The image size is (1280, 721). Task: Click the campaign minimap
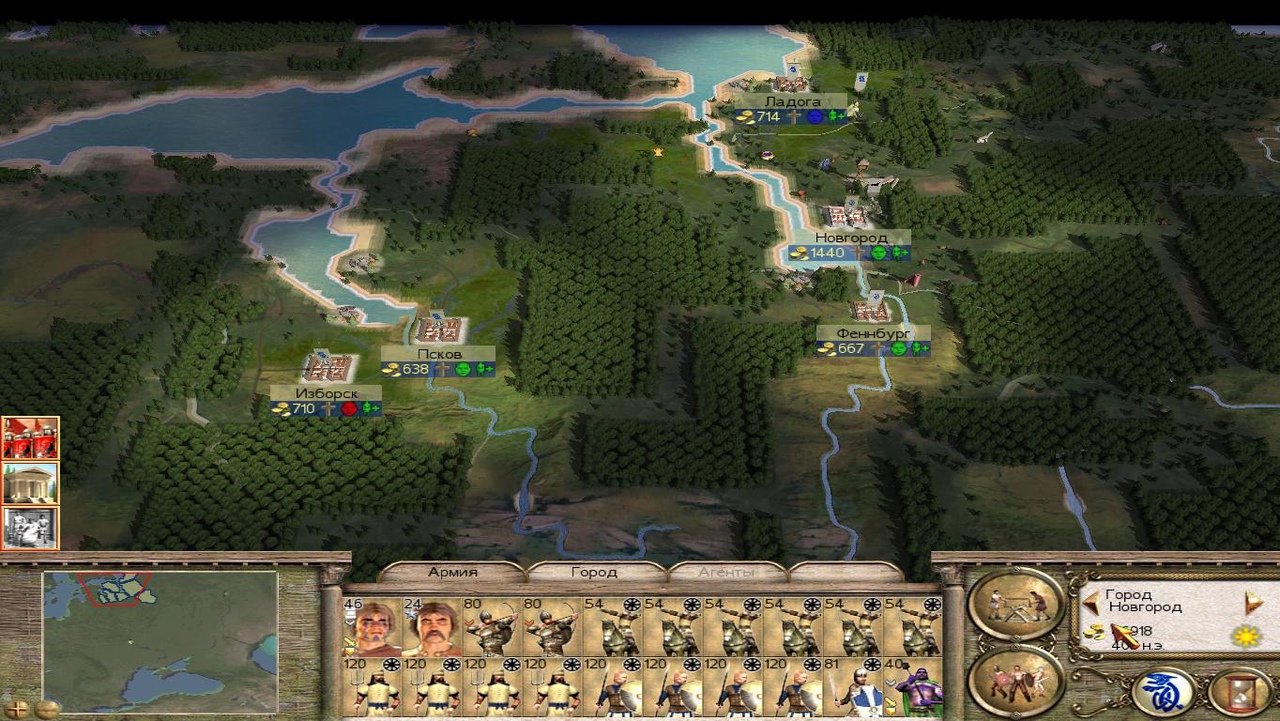pos(160,640)
